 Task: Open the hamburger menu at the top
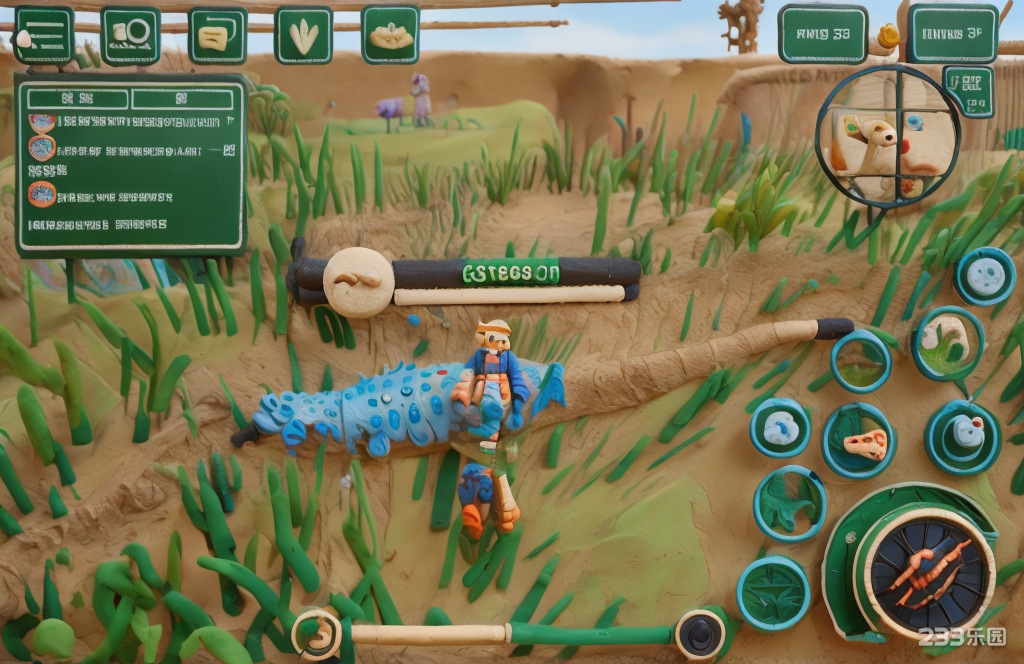43,35
